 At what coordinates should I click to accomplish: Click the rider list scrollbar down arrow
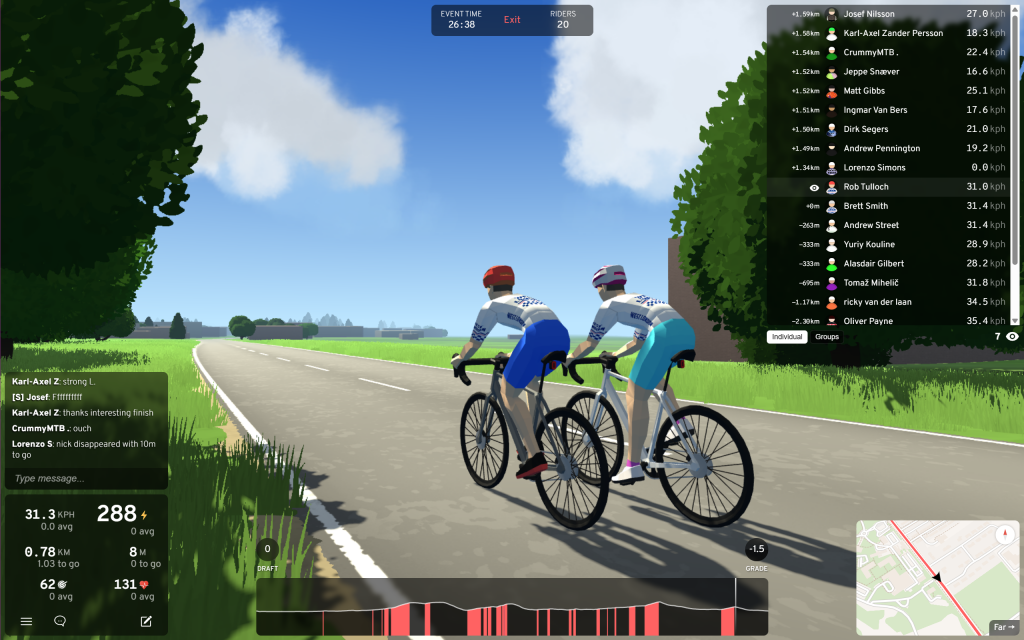tap(1016, 320)
